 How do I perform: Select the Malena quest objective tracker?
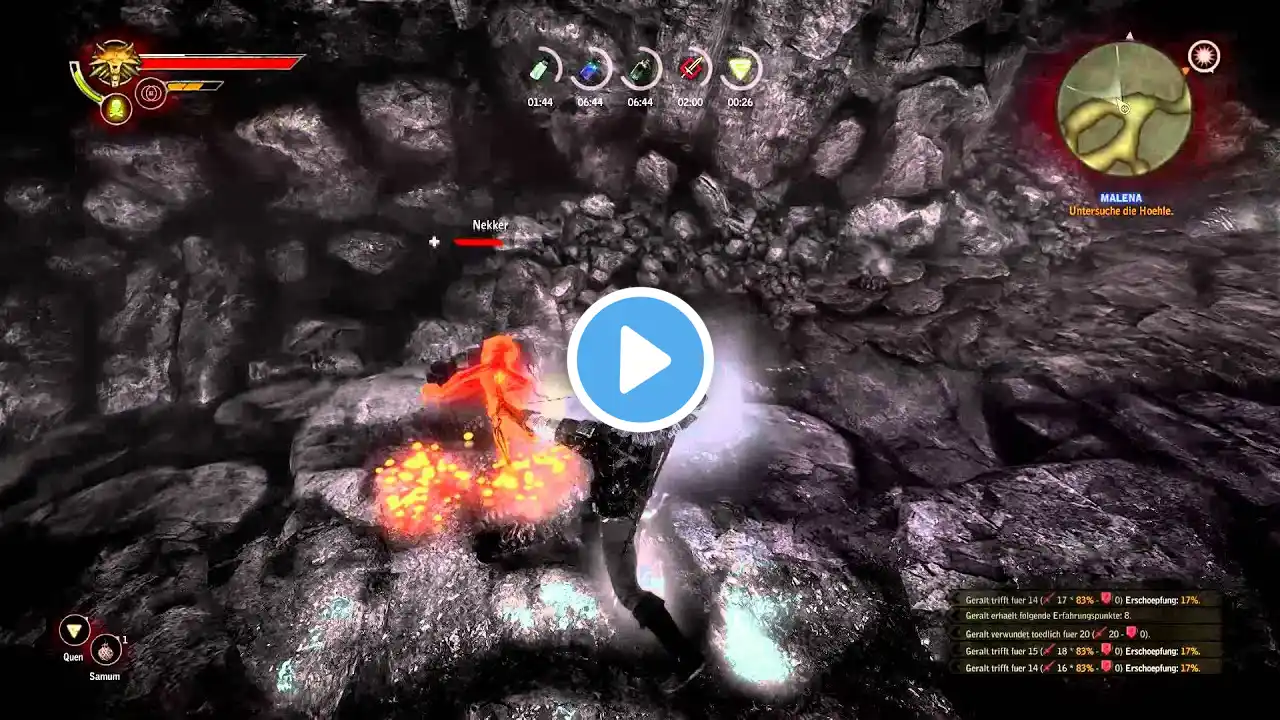coord(1120,205)
